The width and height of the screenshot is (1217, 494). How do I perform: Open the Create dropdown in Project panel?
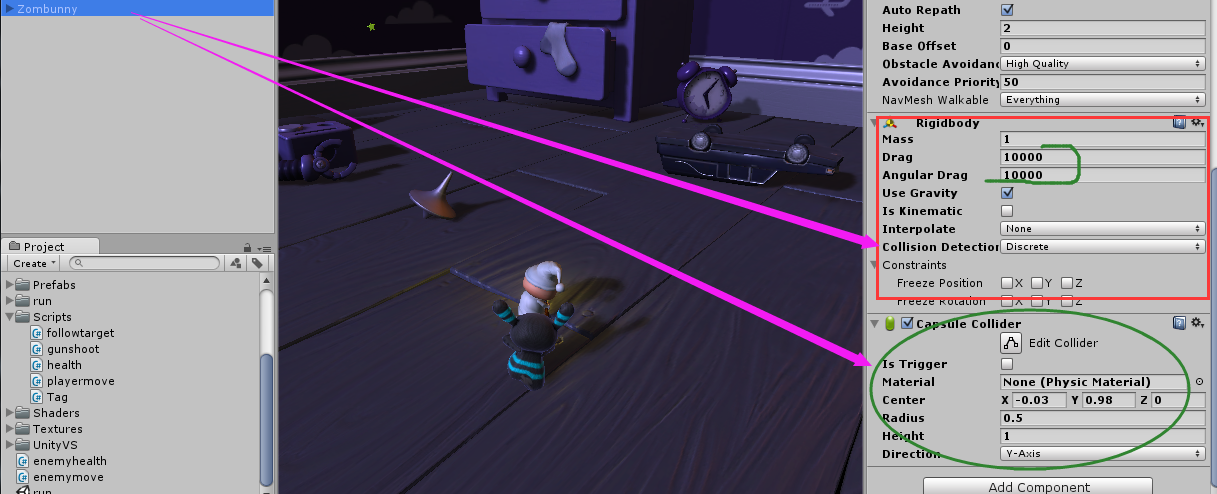point(34,263)
